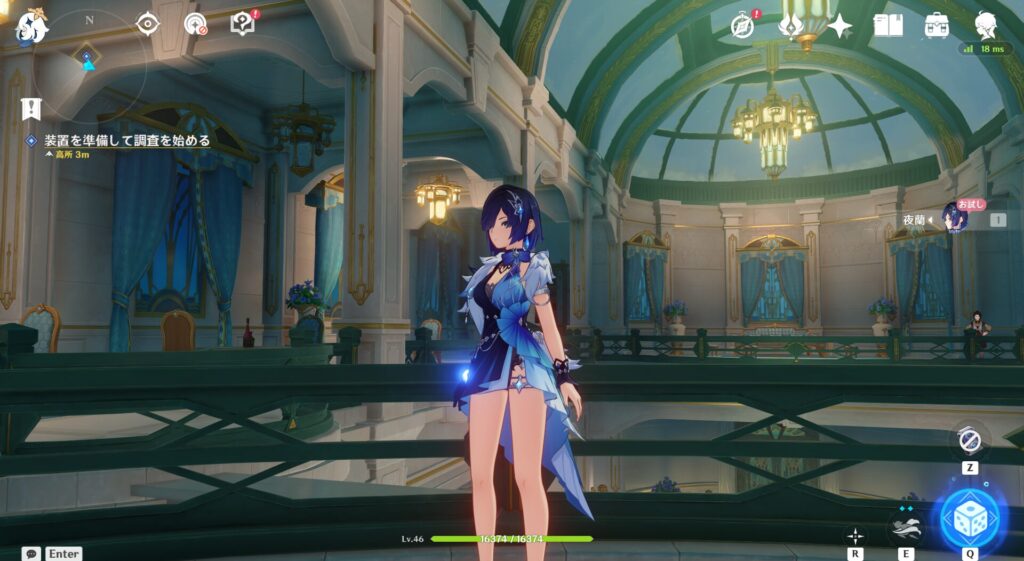
Task: Open the Adventurer Handbook book icon
Action: tap(888, 26)
